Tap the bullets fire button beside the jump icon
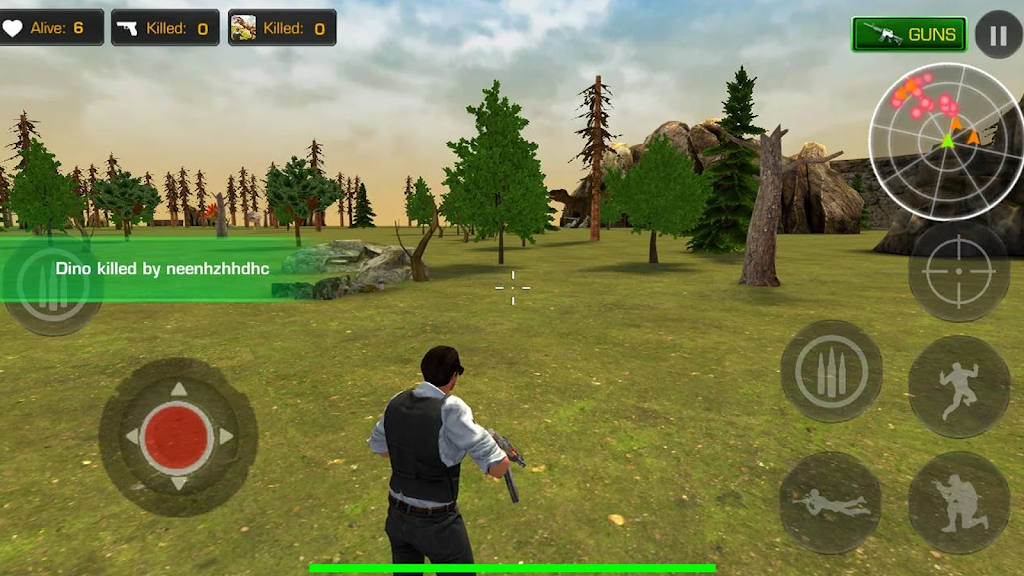1024x576 pixels. (831, 371)
